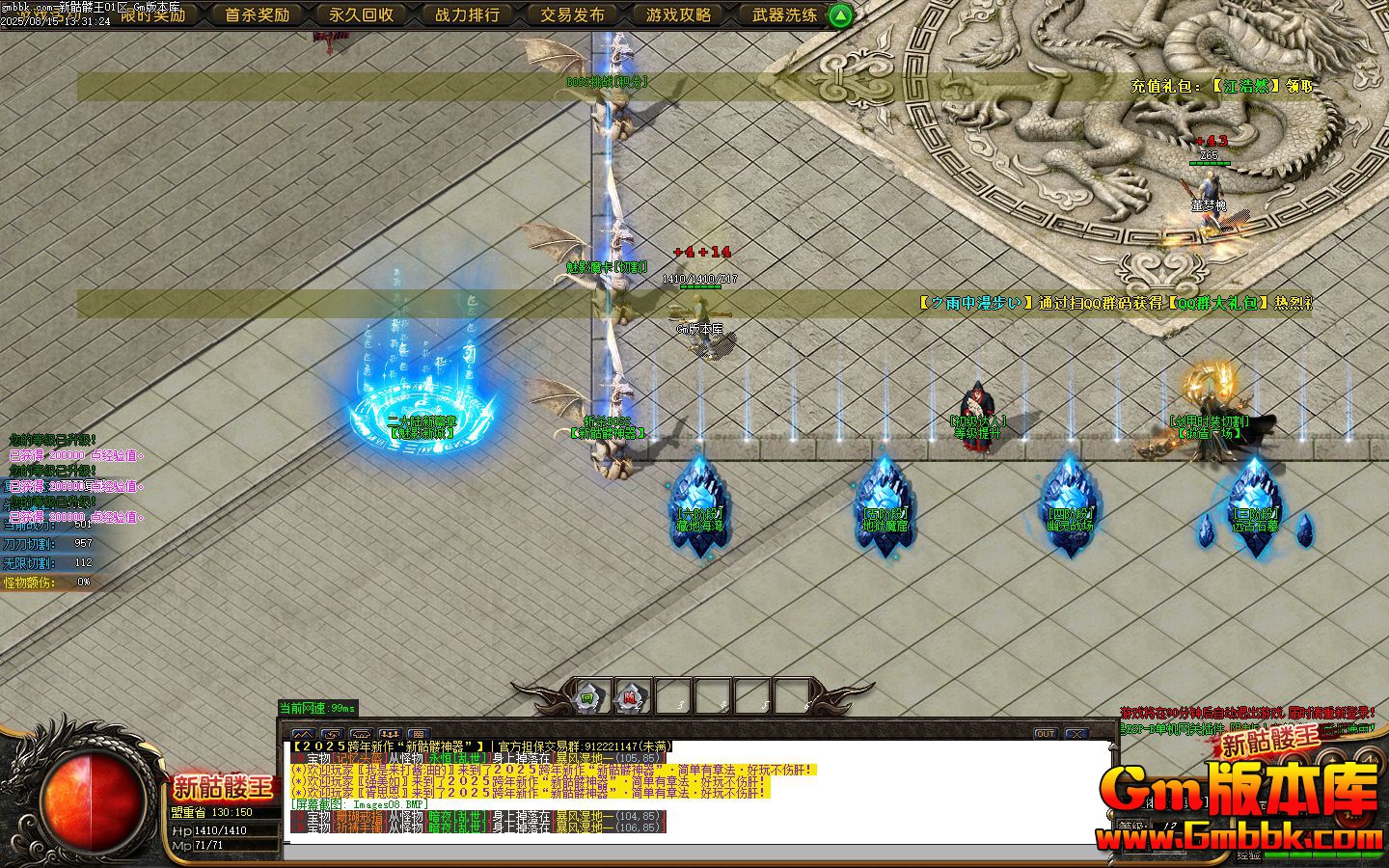Select the 随 random teleport quick-slot icon
Image resolution: width=1389 pixels, height=868 pixels.
tap(630, 696)
